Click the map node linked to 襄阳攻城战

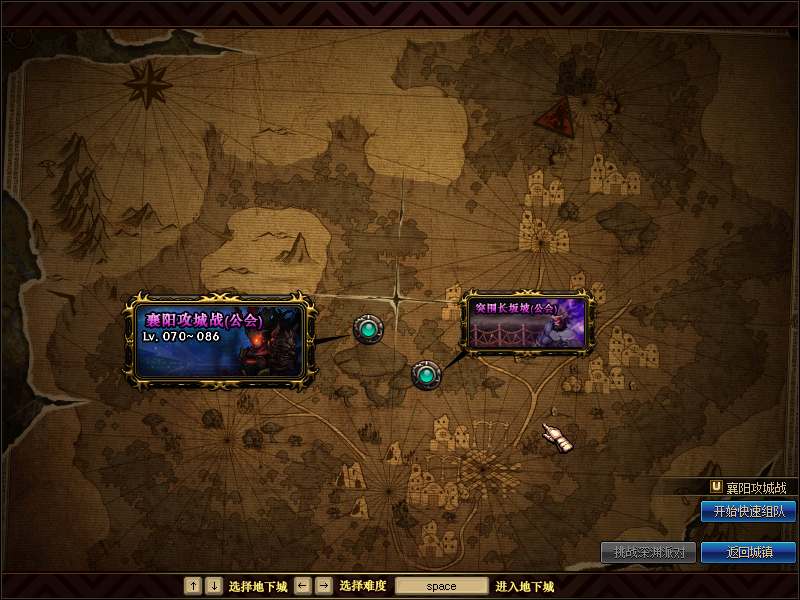[x=368, y=328]
